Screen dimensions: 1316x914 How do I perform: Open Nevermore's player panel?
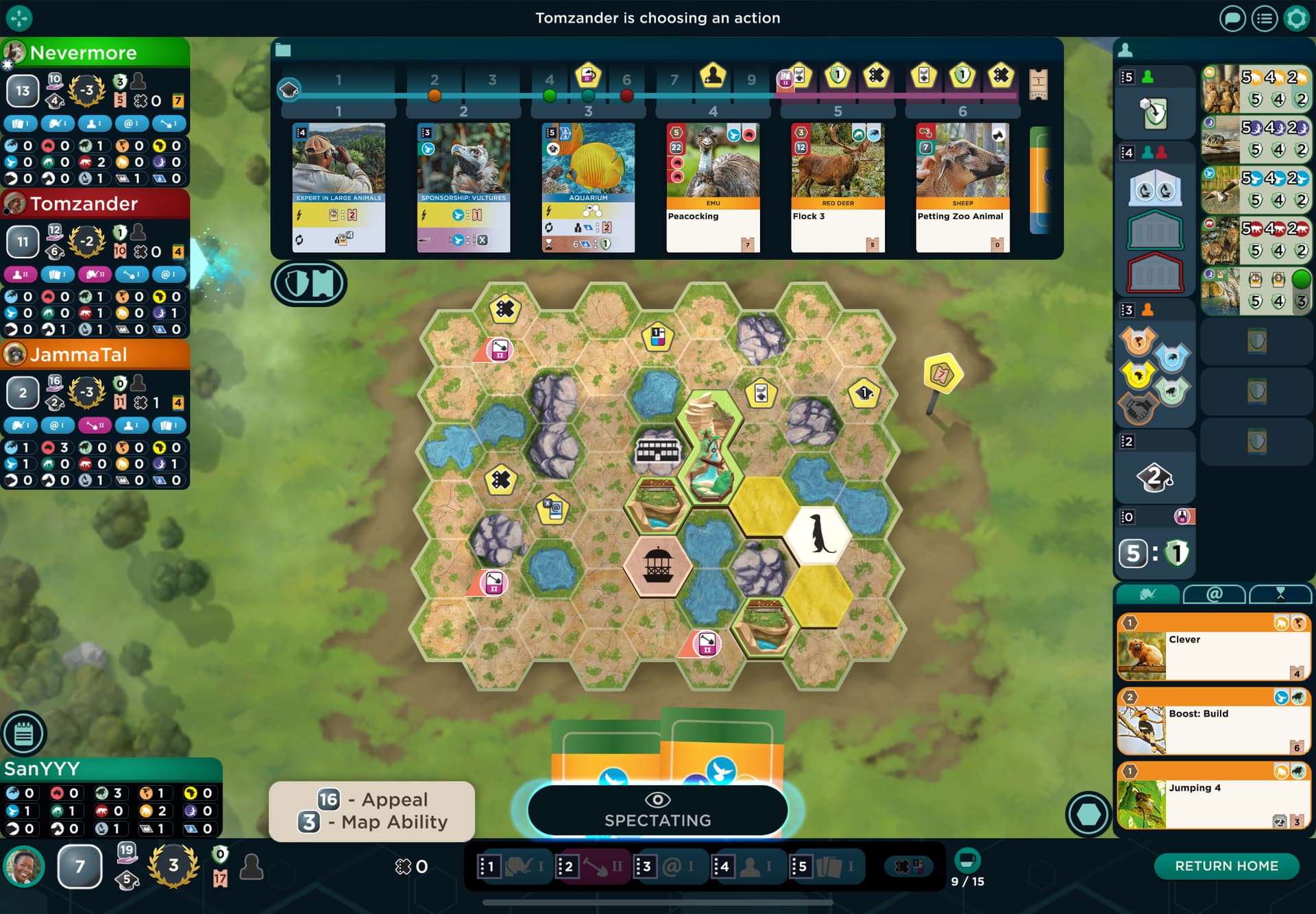(95, 53)
